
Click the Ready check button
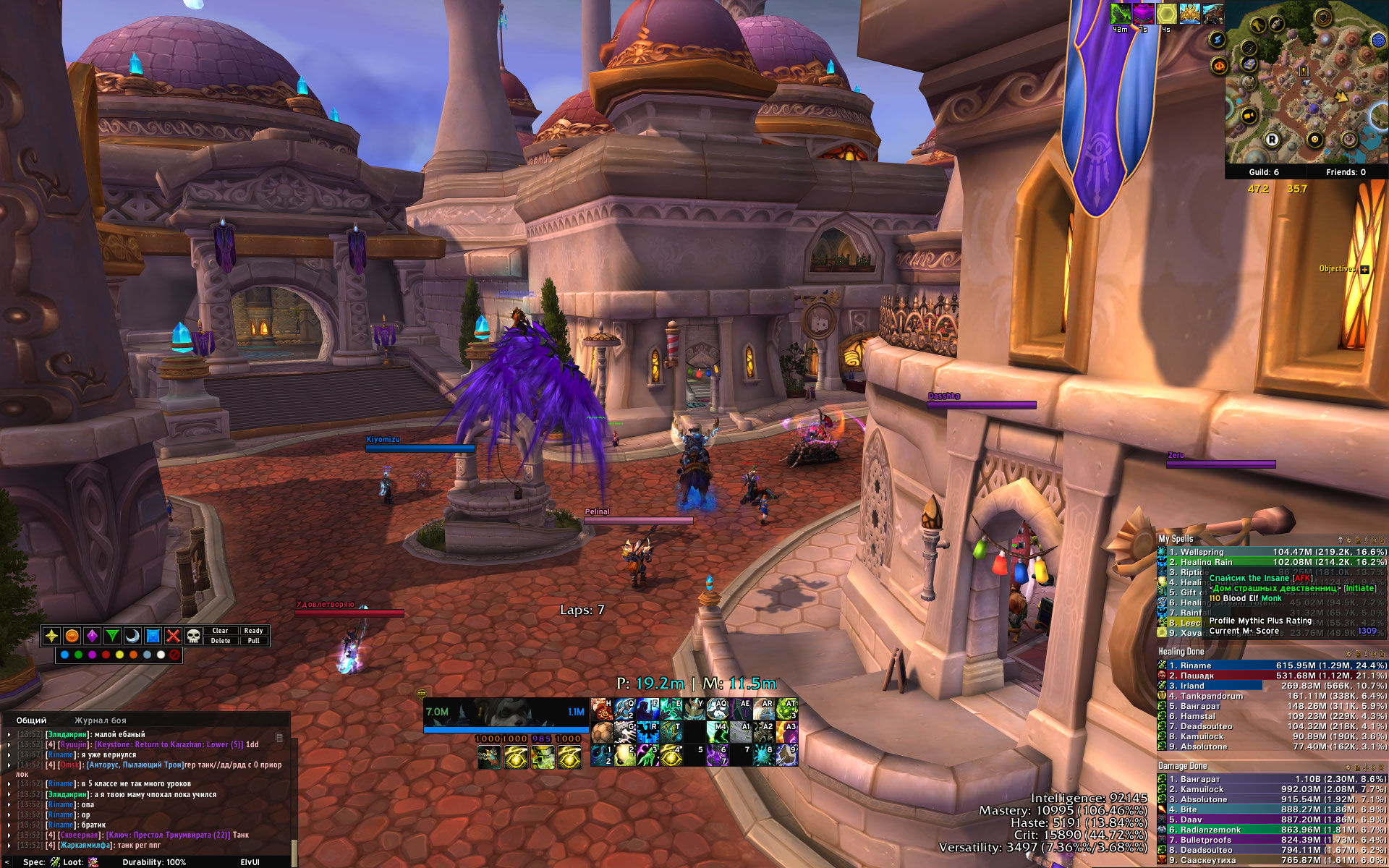tap(253, 631)
